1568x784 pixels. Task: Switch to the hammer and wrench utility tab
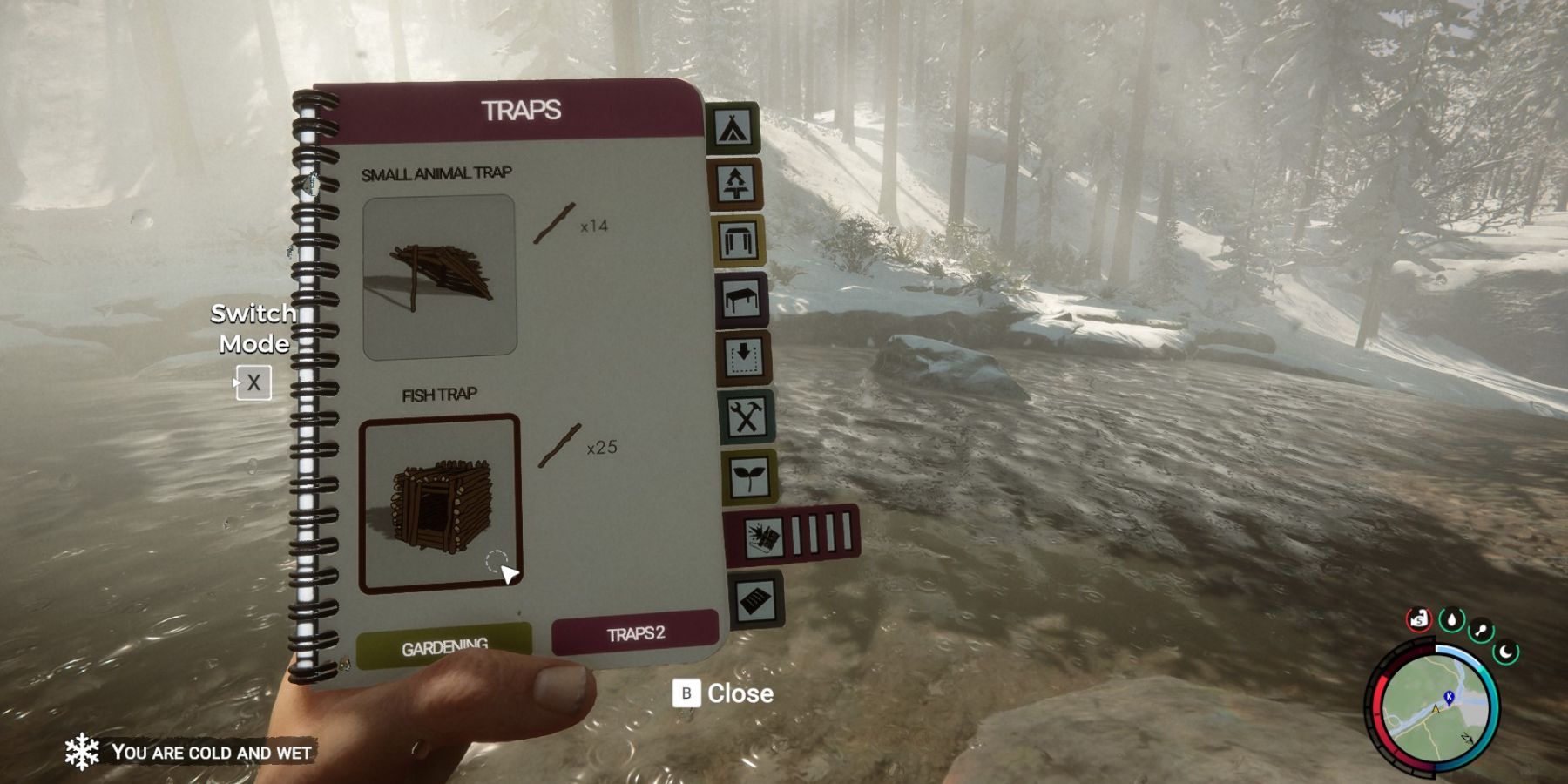747,417
